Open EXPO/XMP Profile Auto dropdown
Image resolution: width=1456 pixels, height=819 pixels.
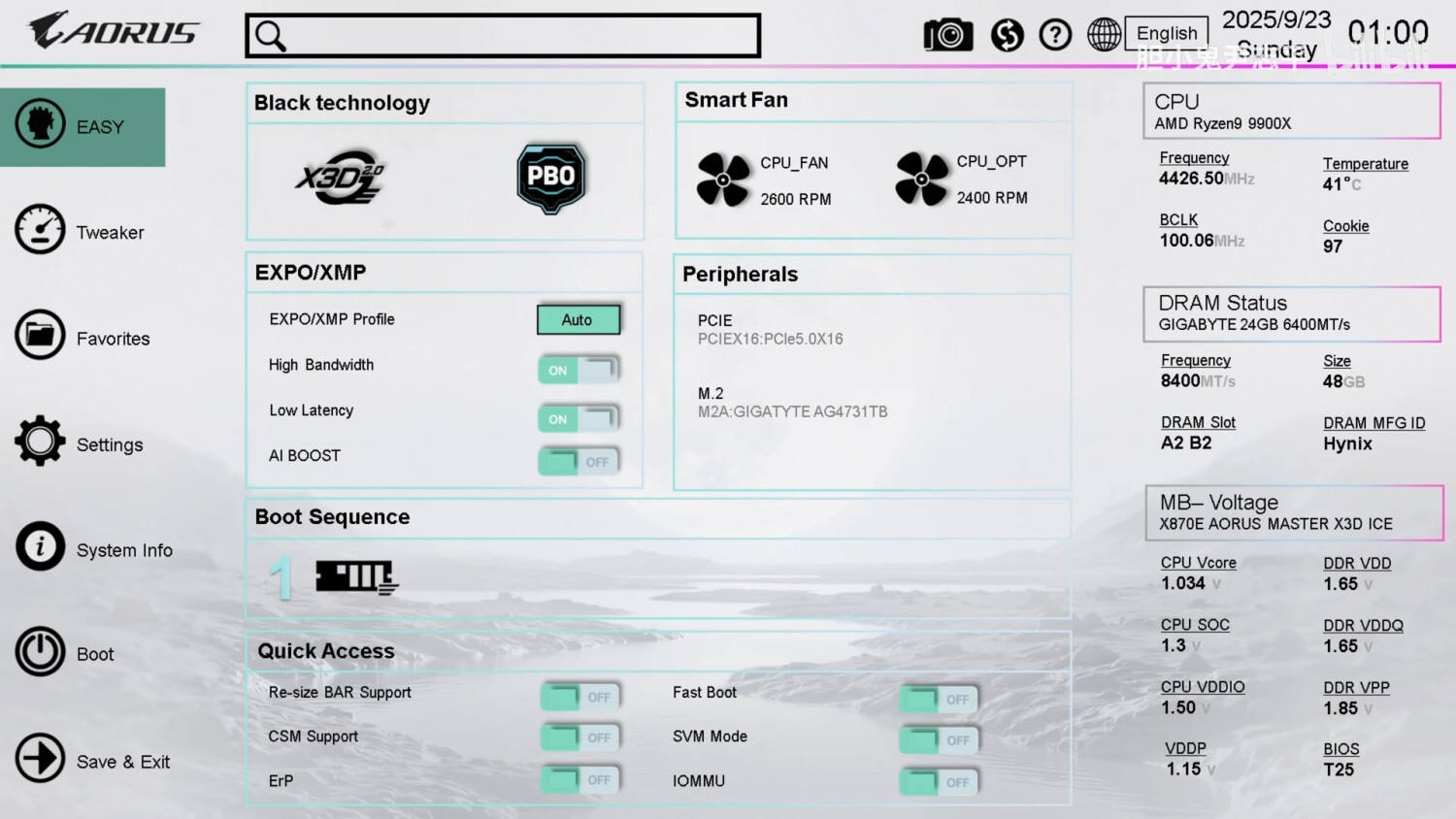click(579, 319)
